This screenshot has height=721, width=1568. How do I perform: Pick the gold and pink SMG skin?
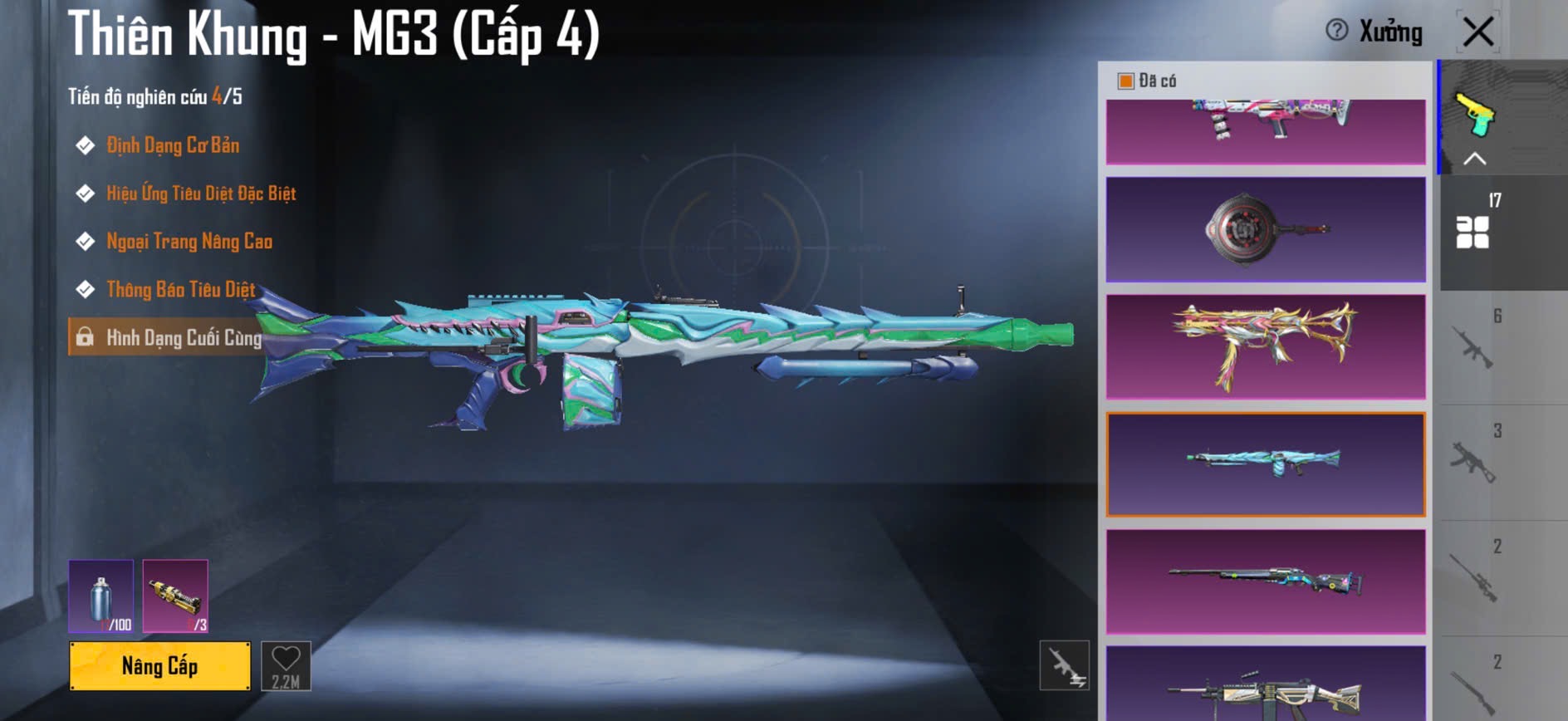click(x=1265, y=347)
